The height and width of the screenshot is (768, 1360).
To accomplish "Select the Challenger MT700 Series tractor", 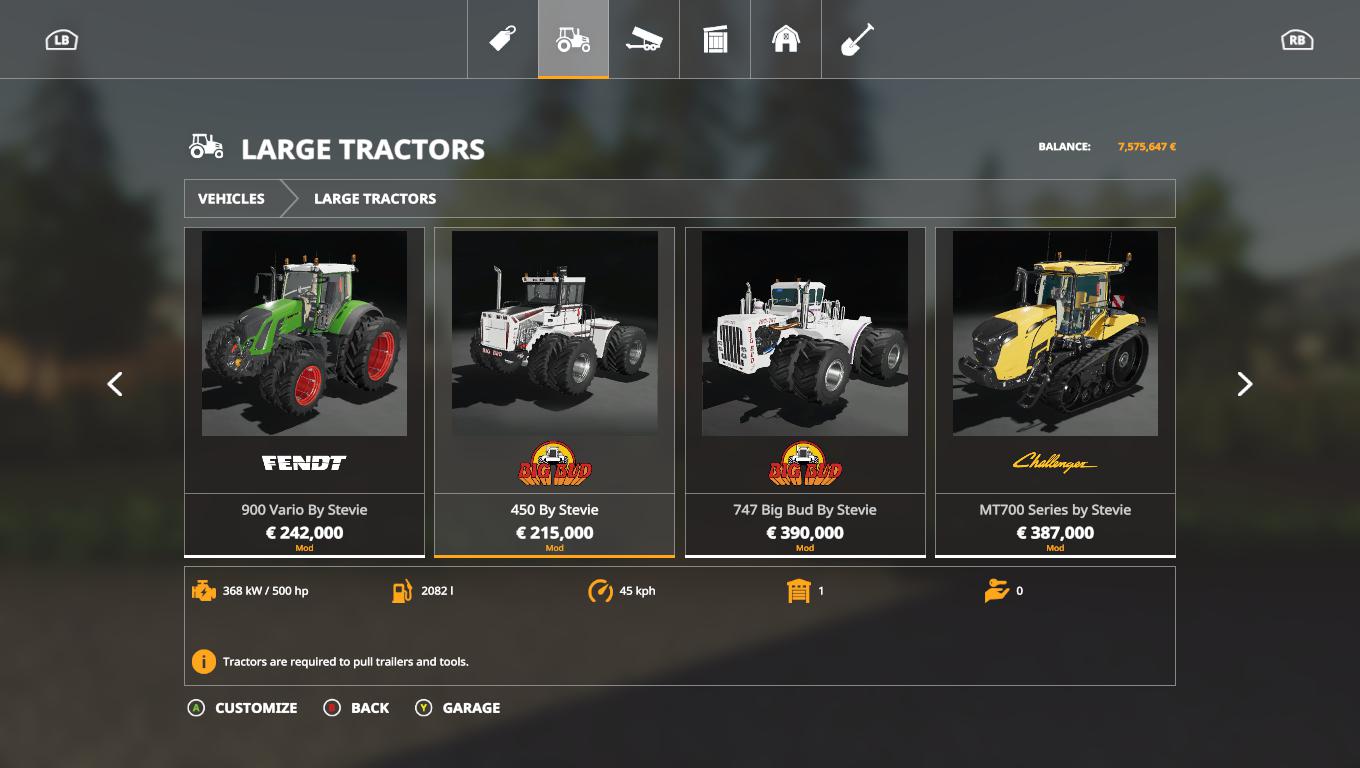I will [1055, 391].
